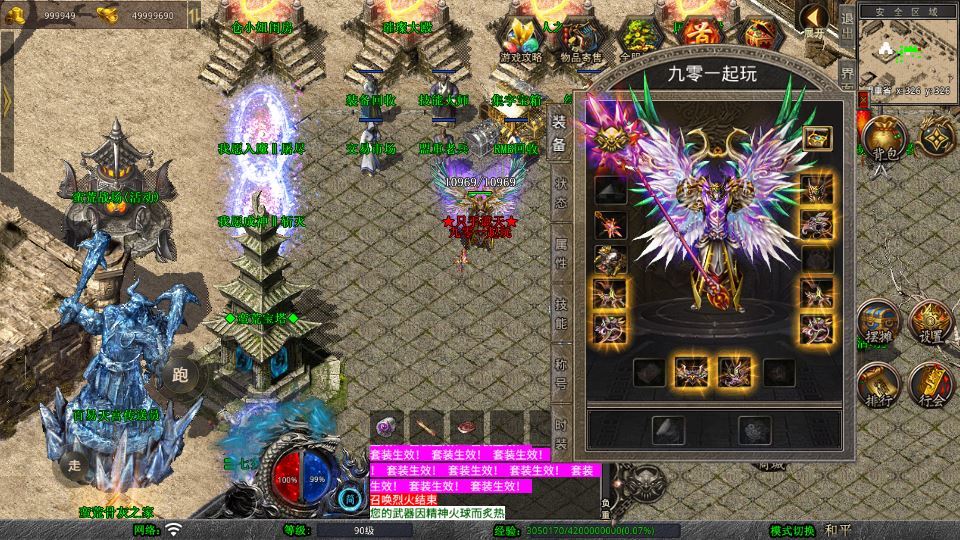Screen dimensions: 960x540
Task: Open the 称号 titles tab
Action: pyautogui.click(x=561, y=370)
